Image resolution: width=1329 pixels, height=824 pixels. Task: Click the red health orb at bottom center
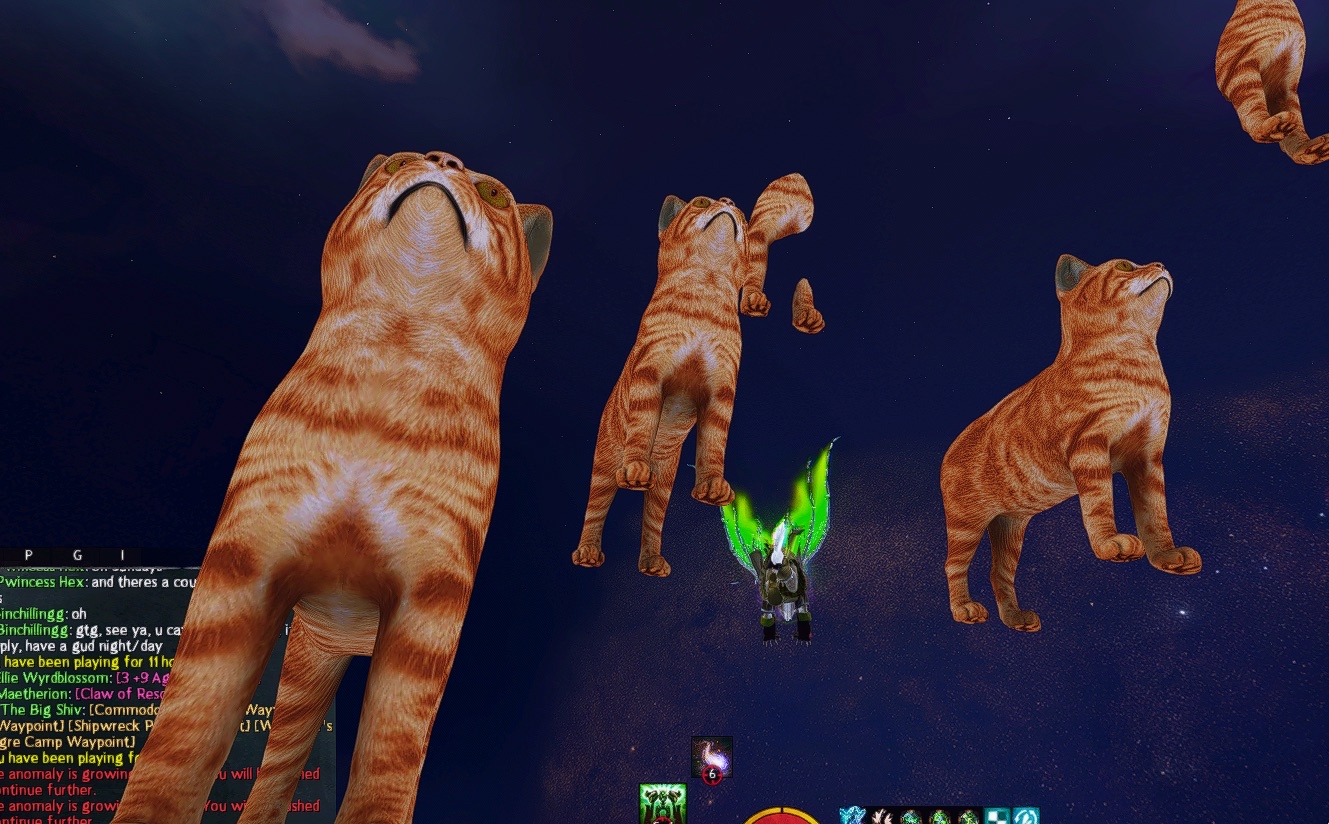(x=781, y=821)
